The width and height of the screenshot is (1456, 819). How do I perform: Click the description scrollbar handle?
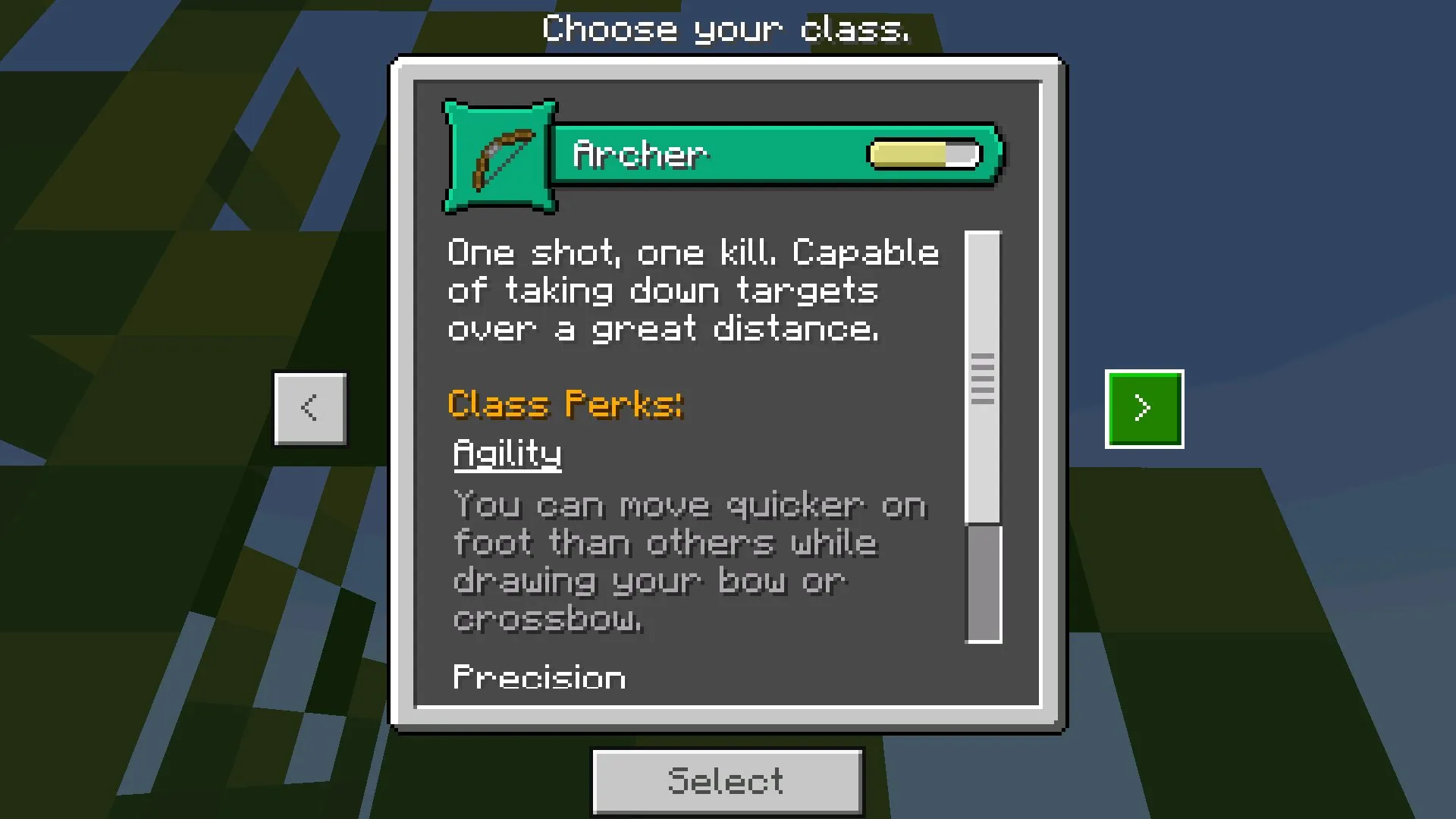click(x=983, y=378)
